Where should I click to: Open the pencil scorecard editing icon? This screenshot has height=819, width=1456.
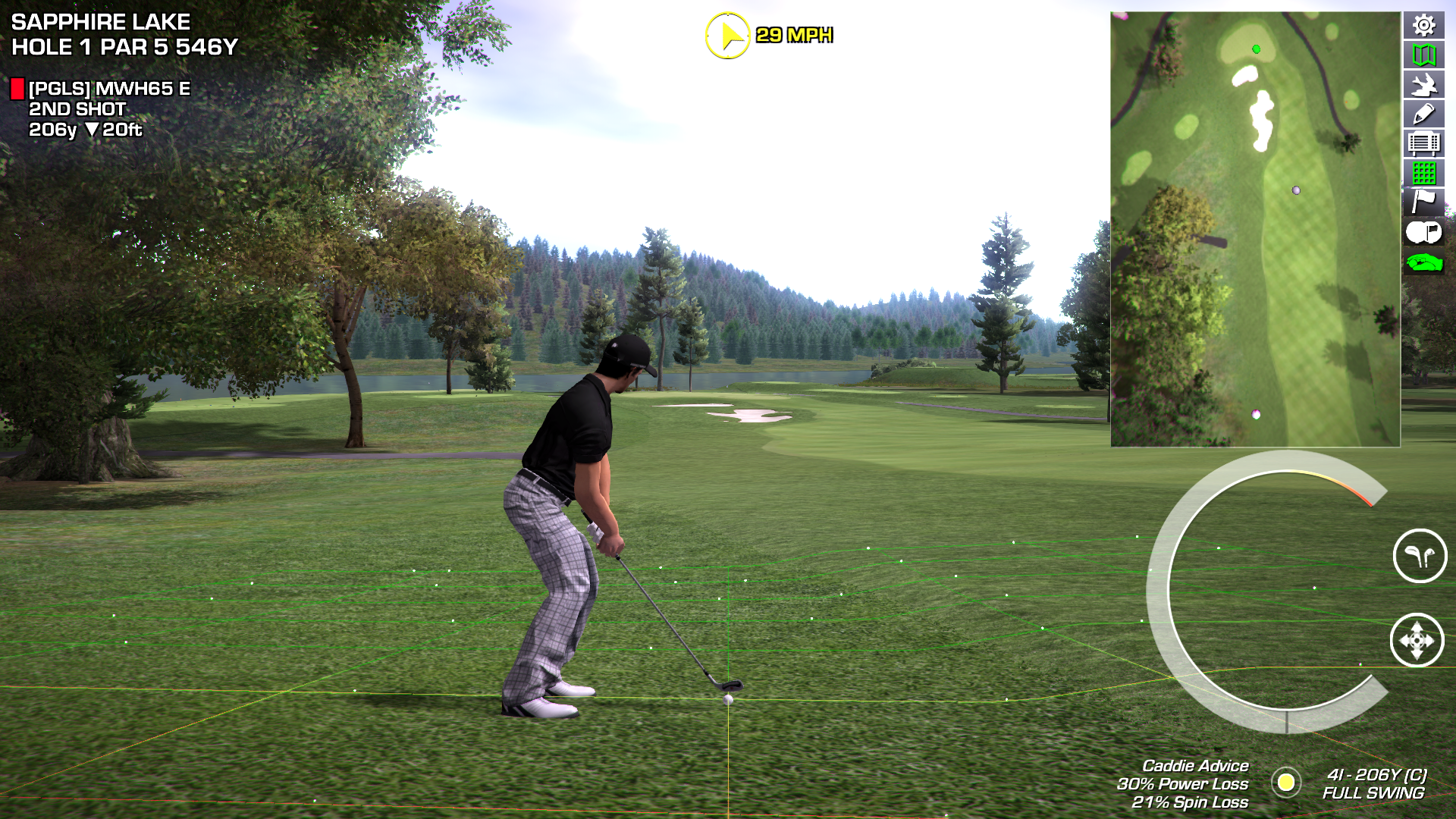1423,114
